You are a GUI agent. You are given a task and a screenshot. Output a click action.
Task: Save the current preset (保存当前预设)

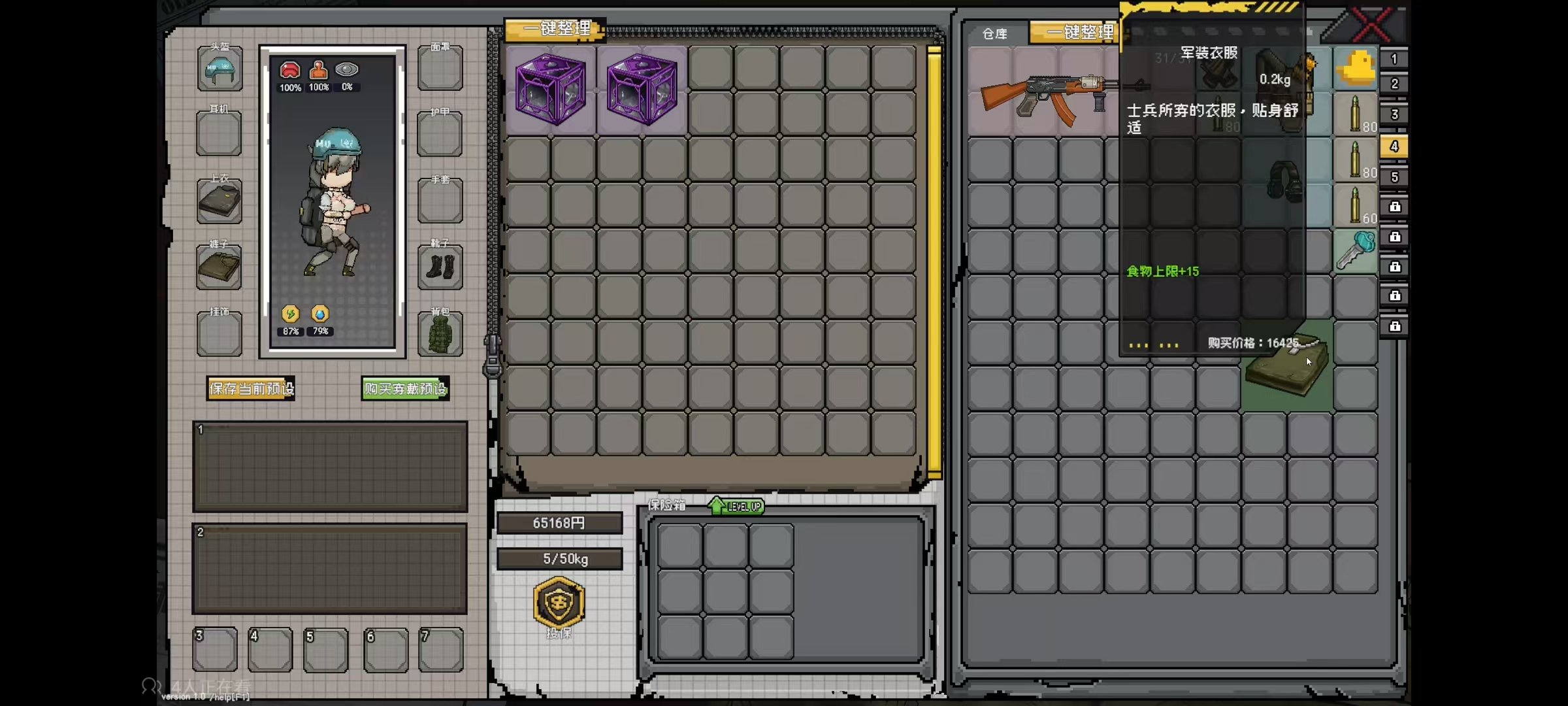pos(251,389)
